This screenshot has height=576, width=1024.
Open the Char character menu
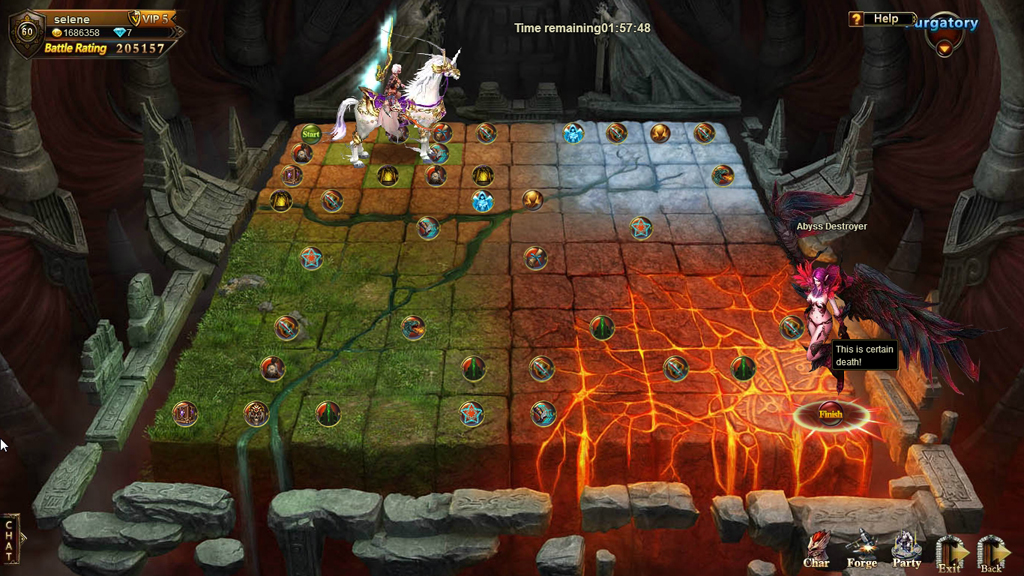coord(817,549)
